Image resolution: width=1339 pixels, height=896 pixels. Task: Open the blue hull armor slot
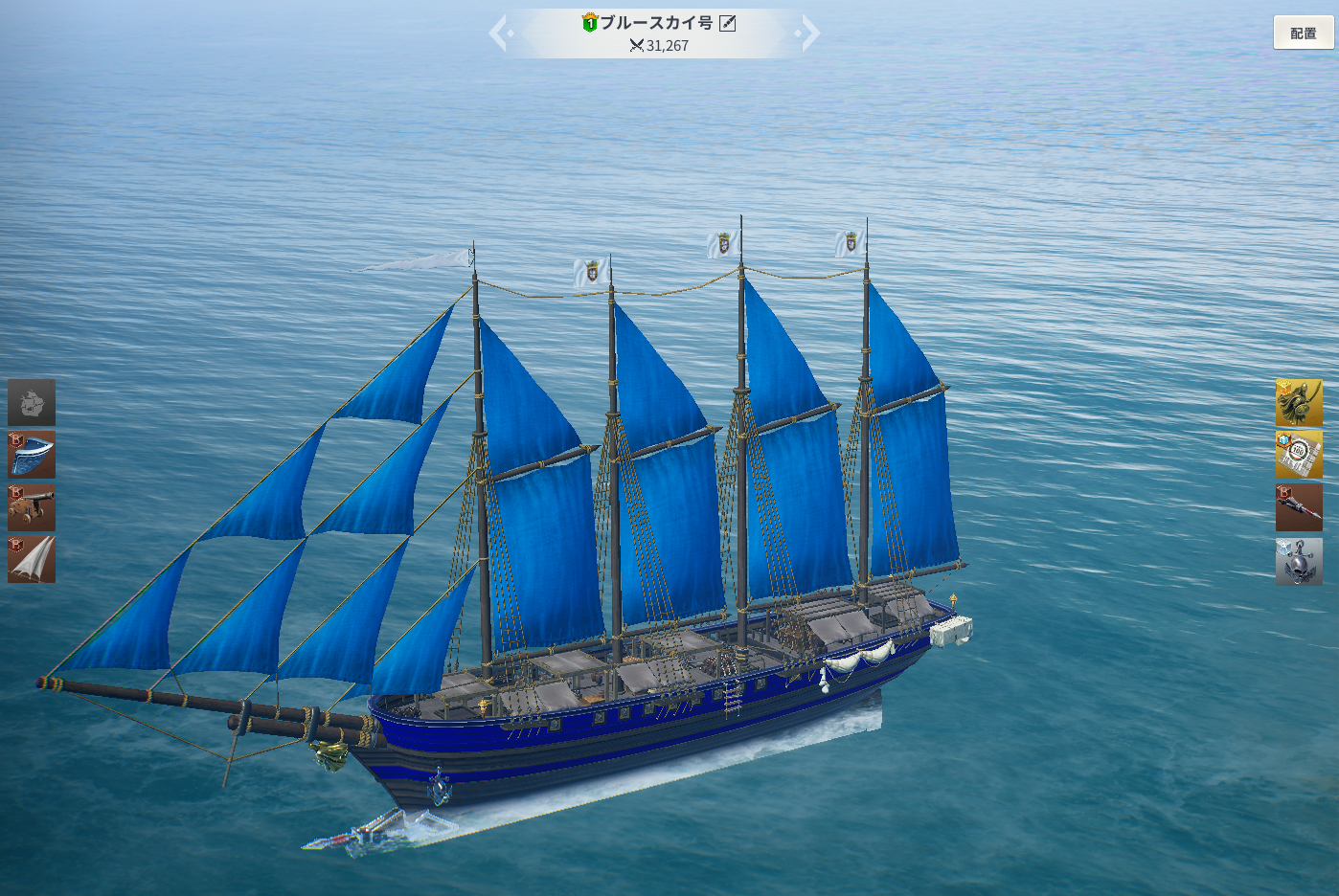32,455
